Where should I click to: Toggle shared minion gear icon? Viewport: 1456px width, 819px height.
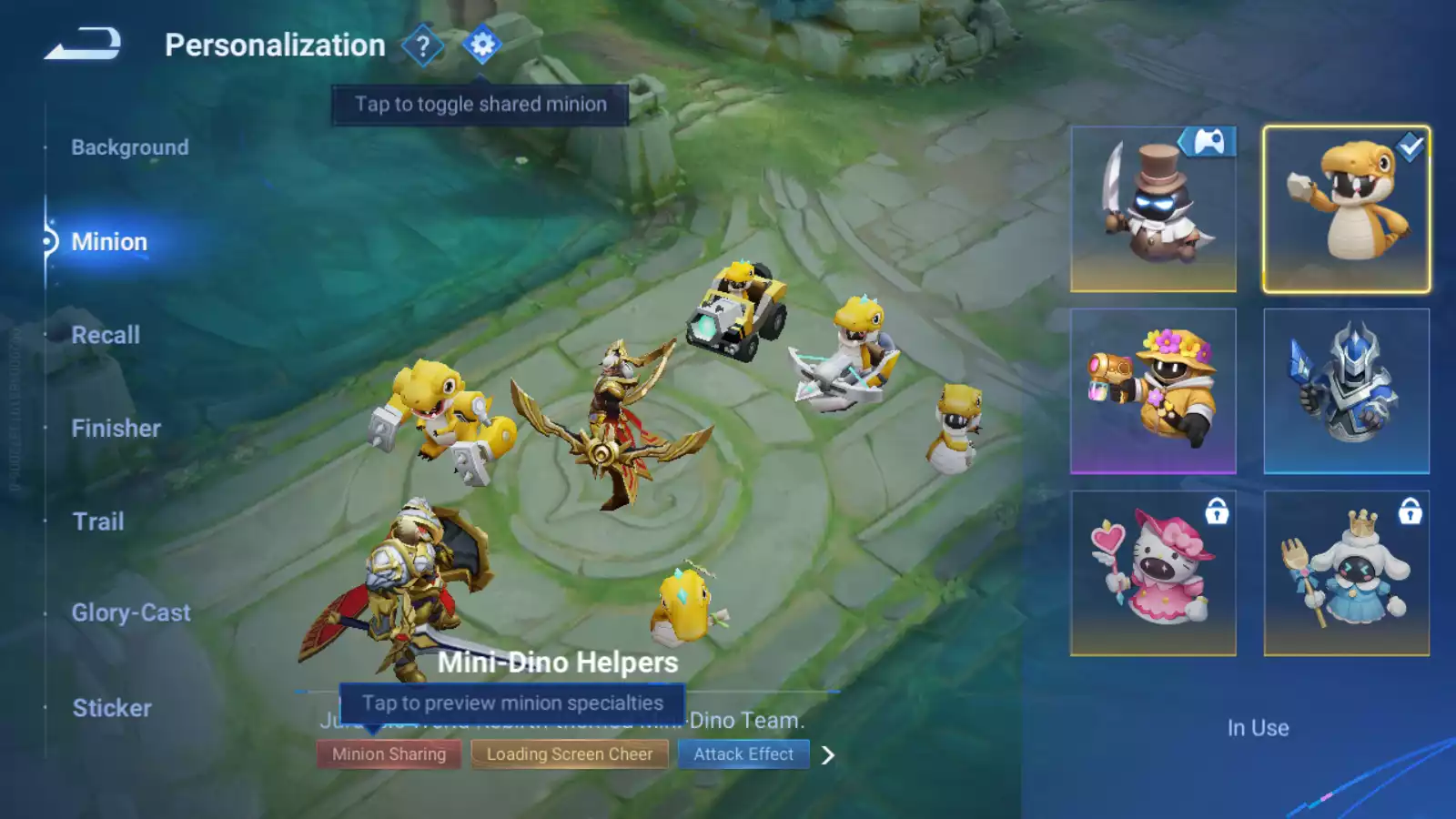482,45
